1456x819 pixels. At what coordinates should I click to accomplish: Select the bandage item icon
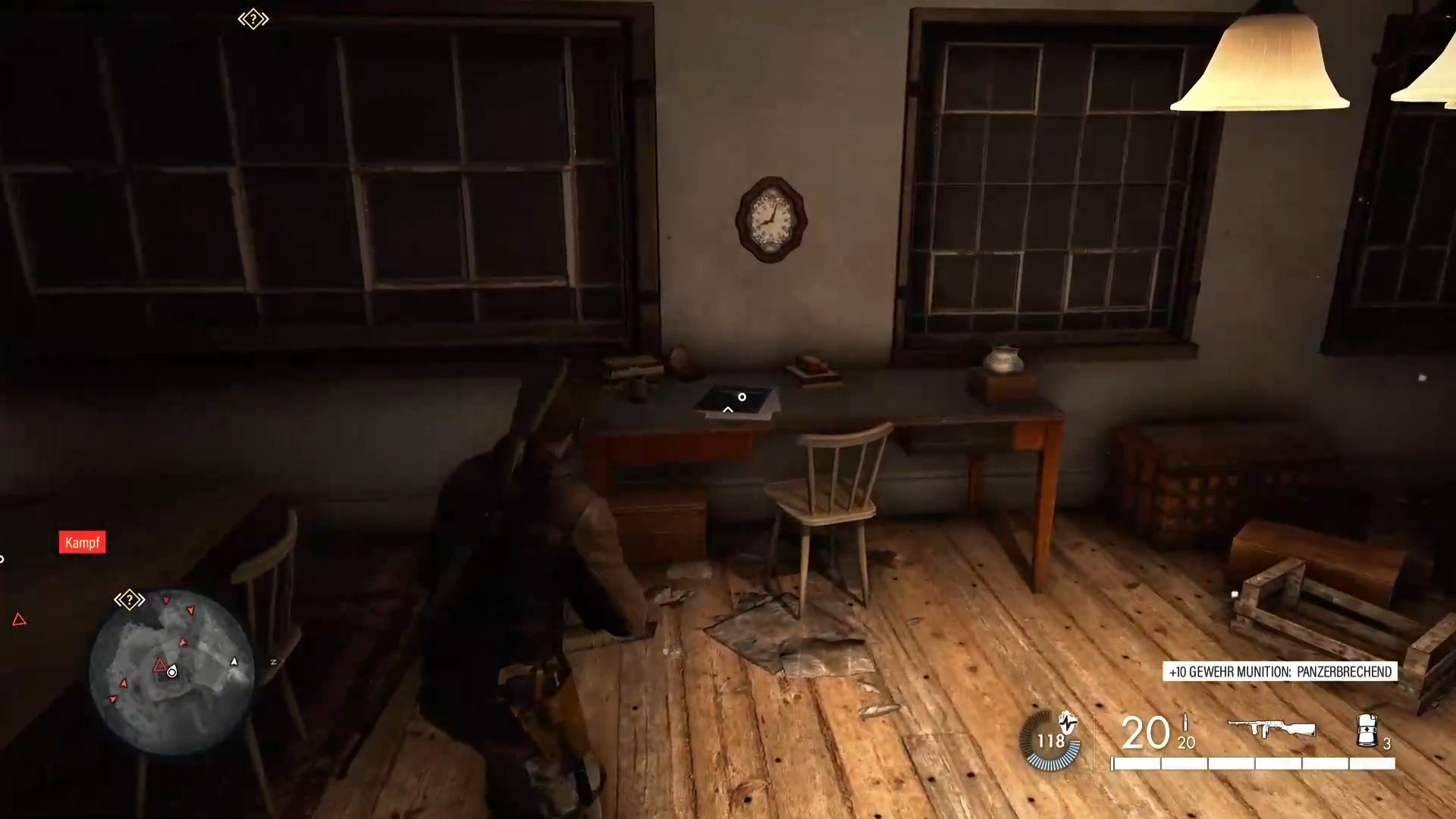click(x=1367, y=730)
